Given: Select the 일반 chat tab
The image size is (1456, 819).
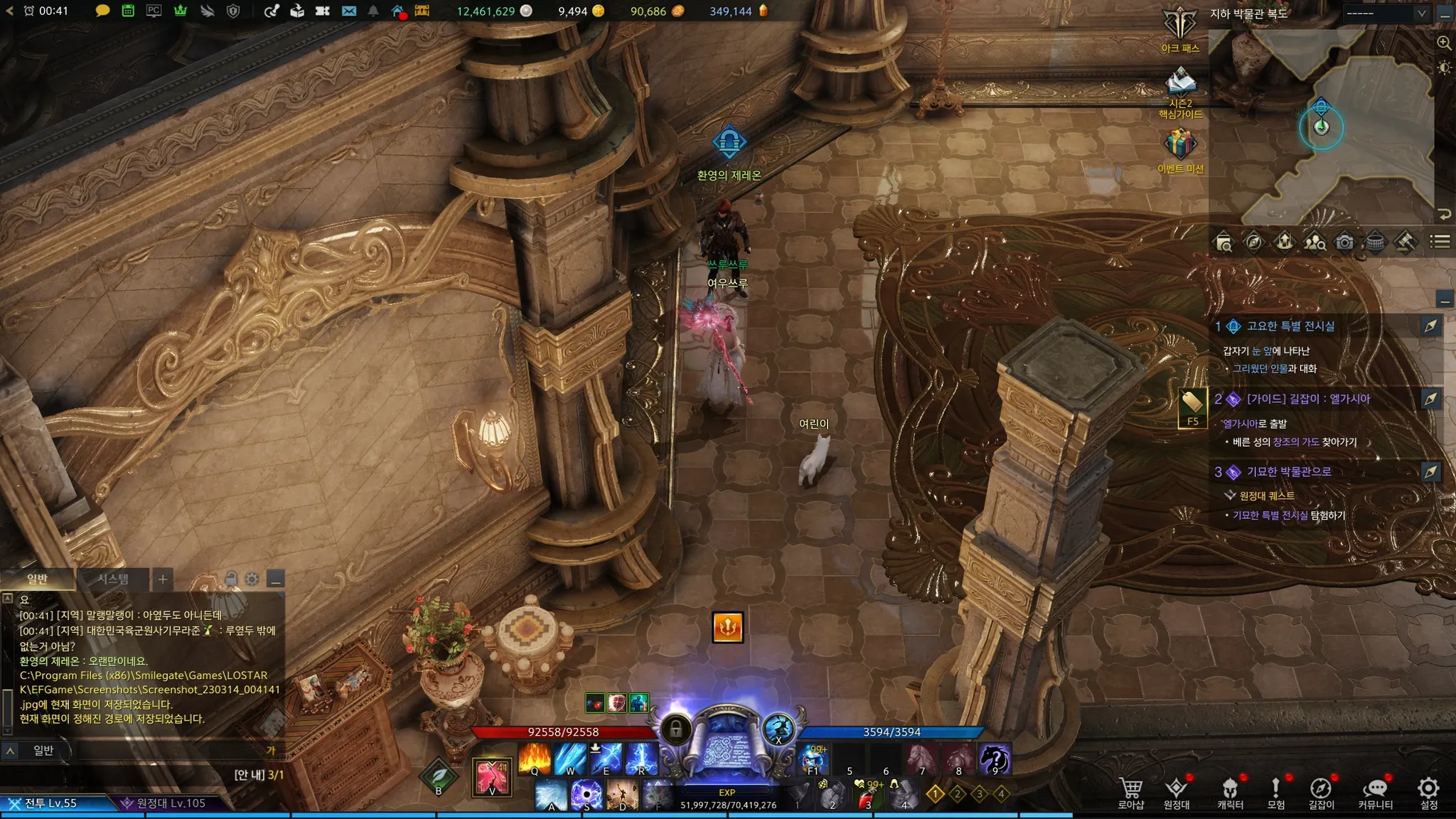Looking at the screenshot, I should (x=37, y=579).
